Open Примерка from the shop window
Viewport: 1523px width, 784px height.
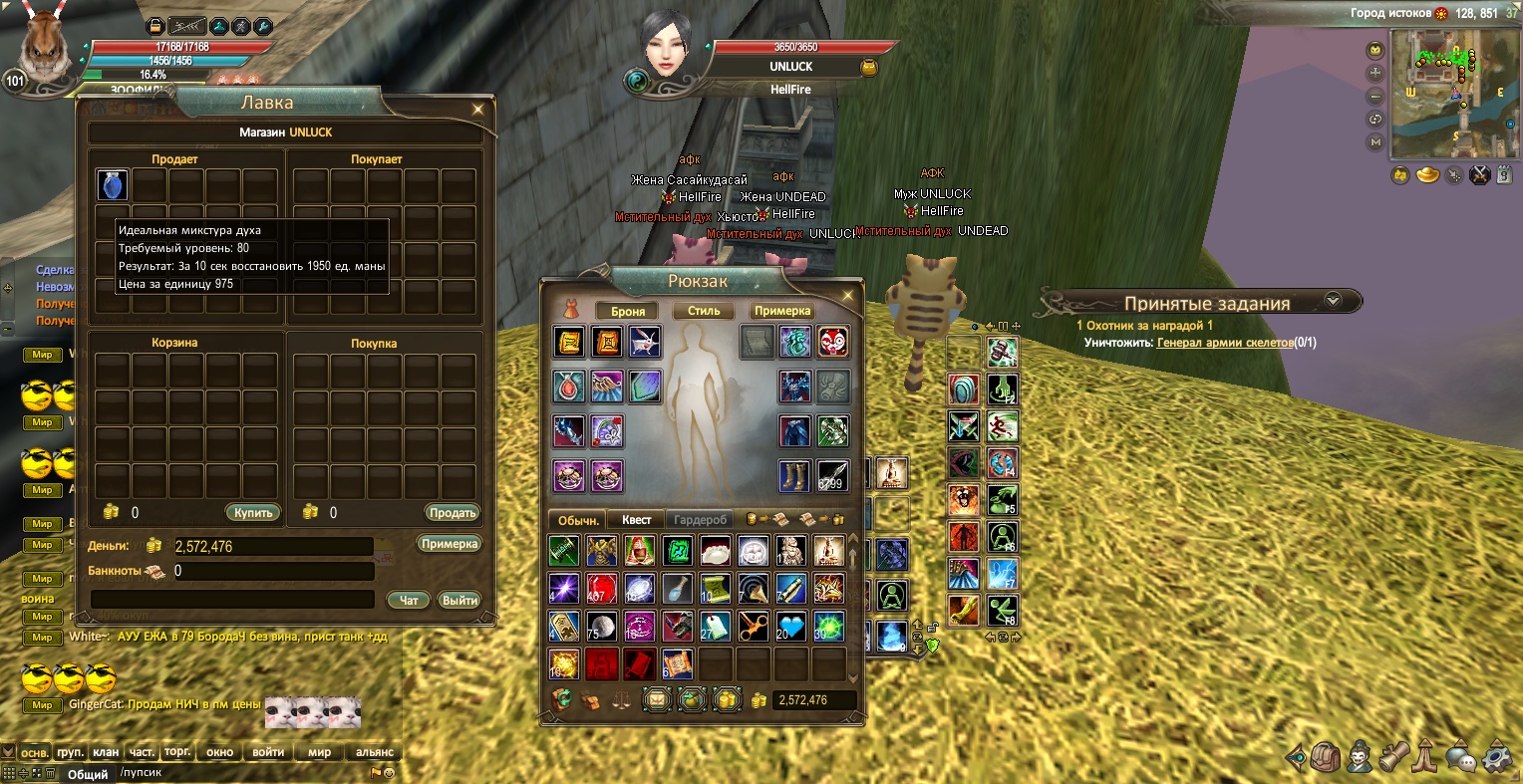coord(450,544)
